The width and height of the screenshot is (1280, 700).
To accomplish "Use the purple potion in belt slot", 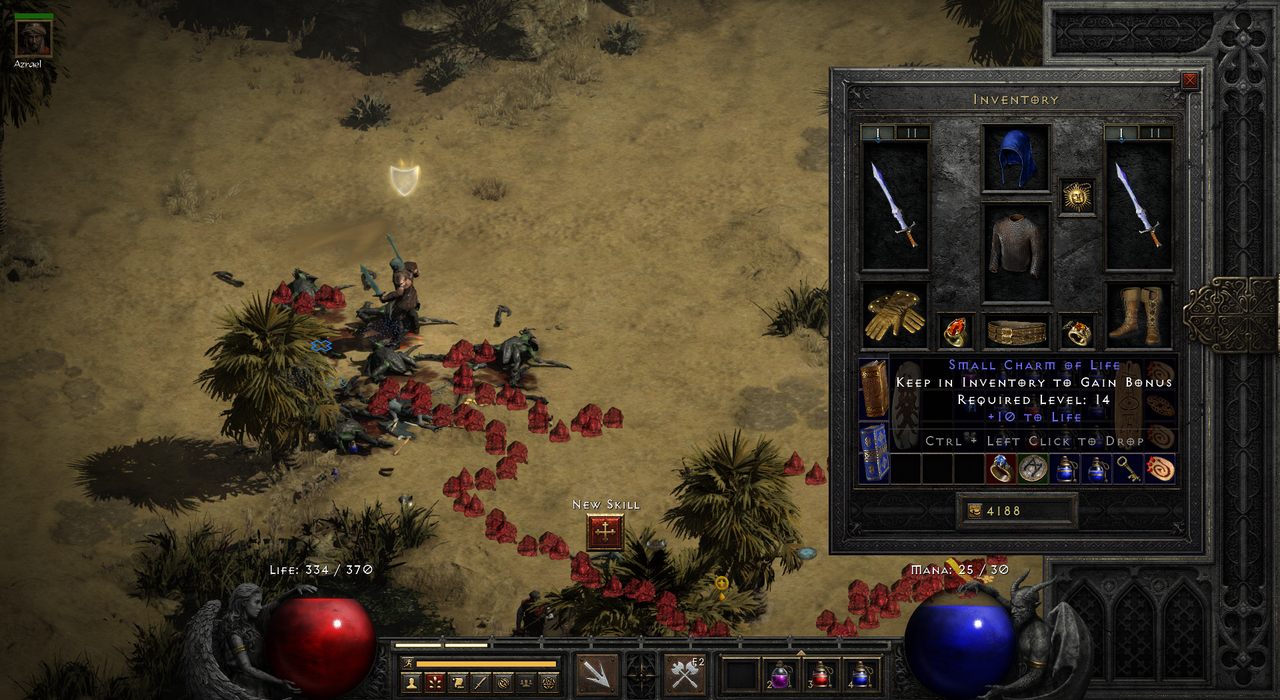I will point(779,674).
